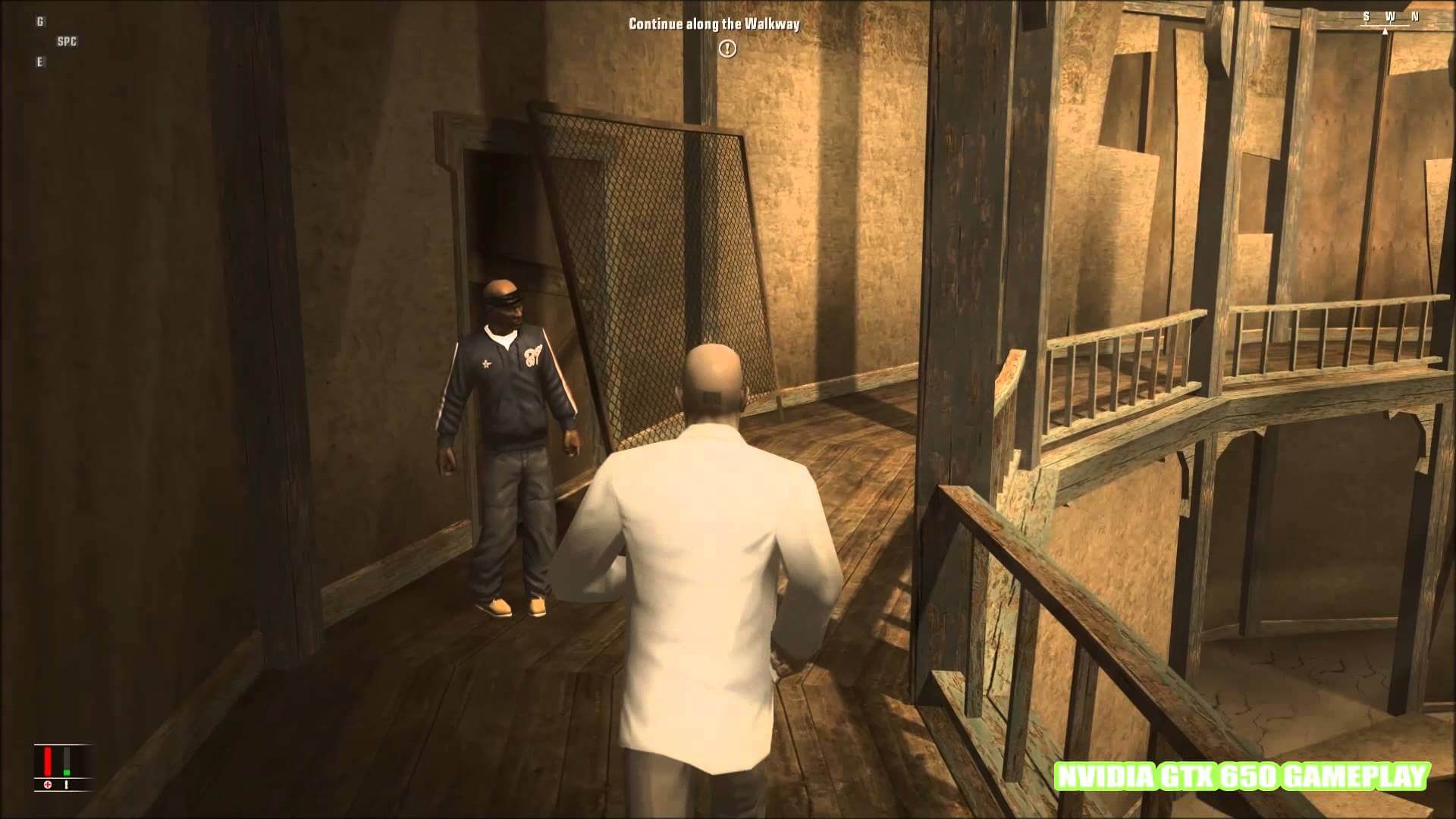Select the compass heading indicator
The image size is (1456, 819).
tap(1389, 21)
